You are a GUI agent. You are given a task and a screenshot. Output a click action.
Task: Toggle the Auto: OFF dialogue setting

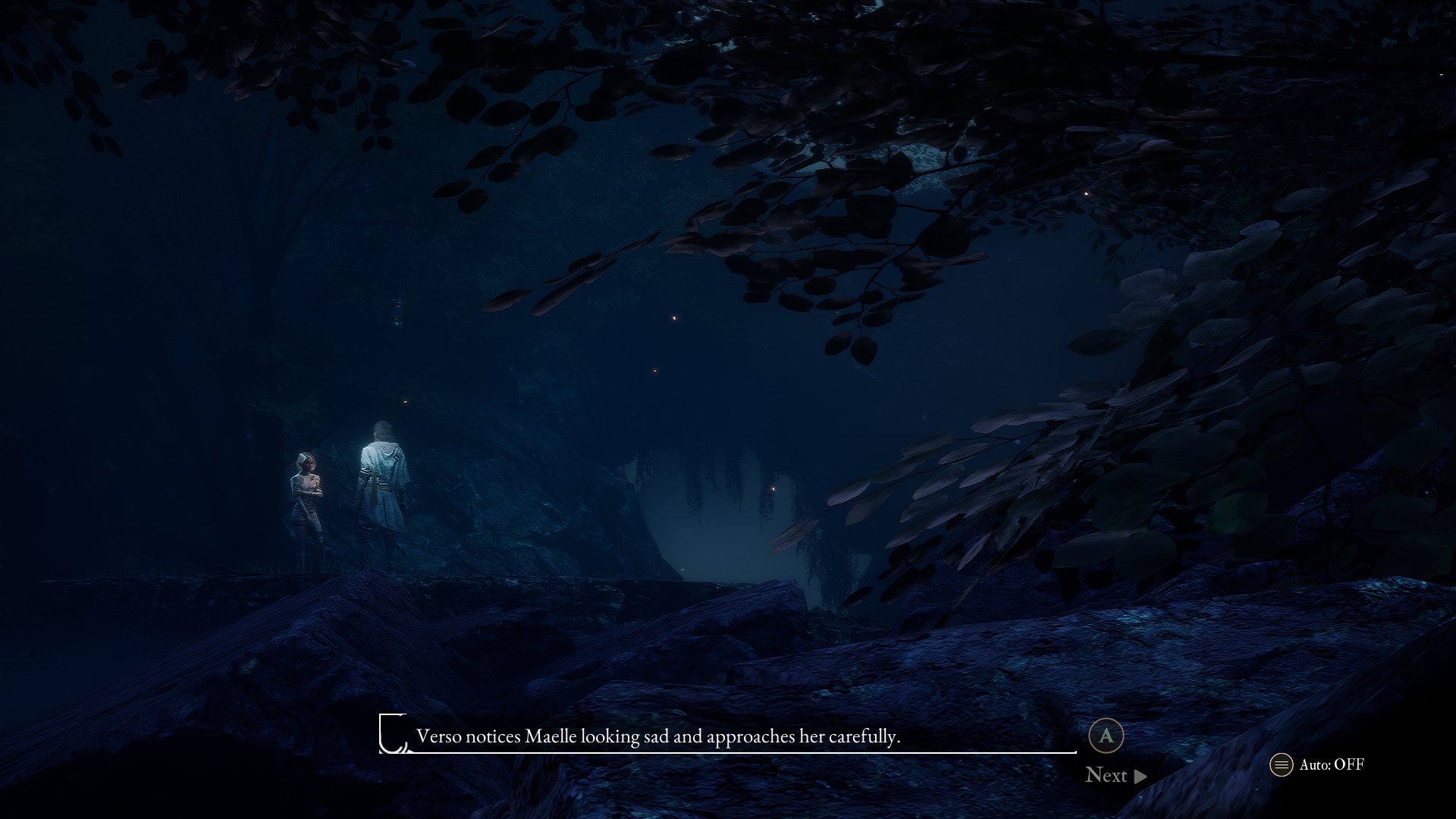[1318, 764]
